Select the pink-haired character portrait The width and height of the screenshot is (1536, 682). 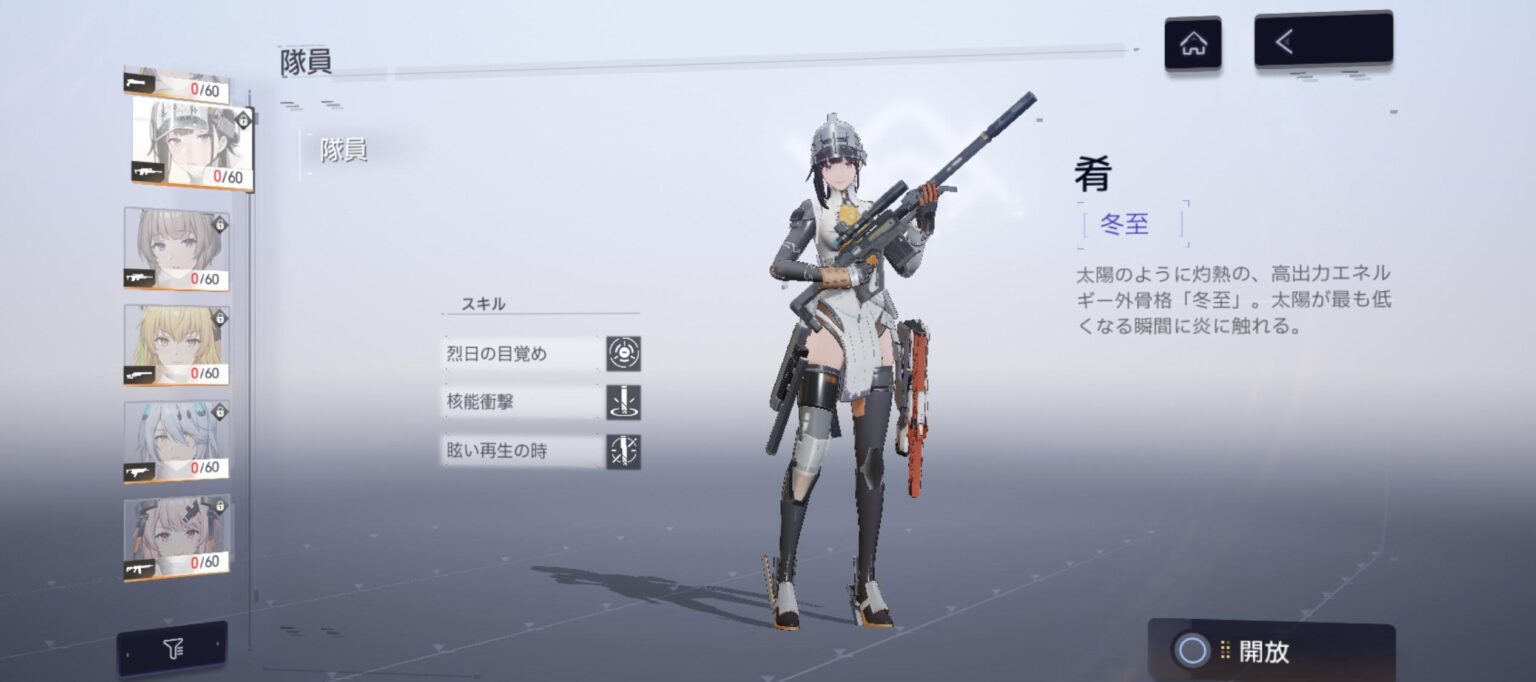click(x=177, y=535)
